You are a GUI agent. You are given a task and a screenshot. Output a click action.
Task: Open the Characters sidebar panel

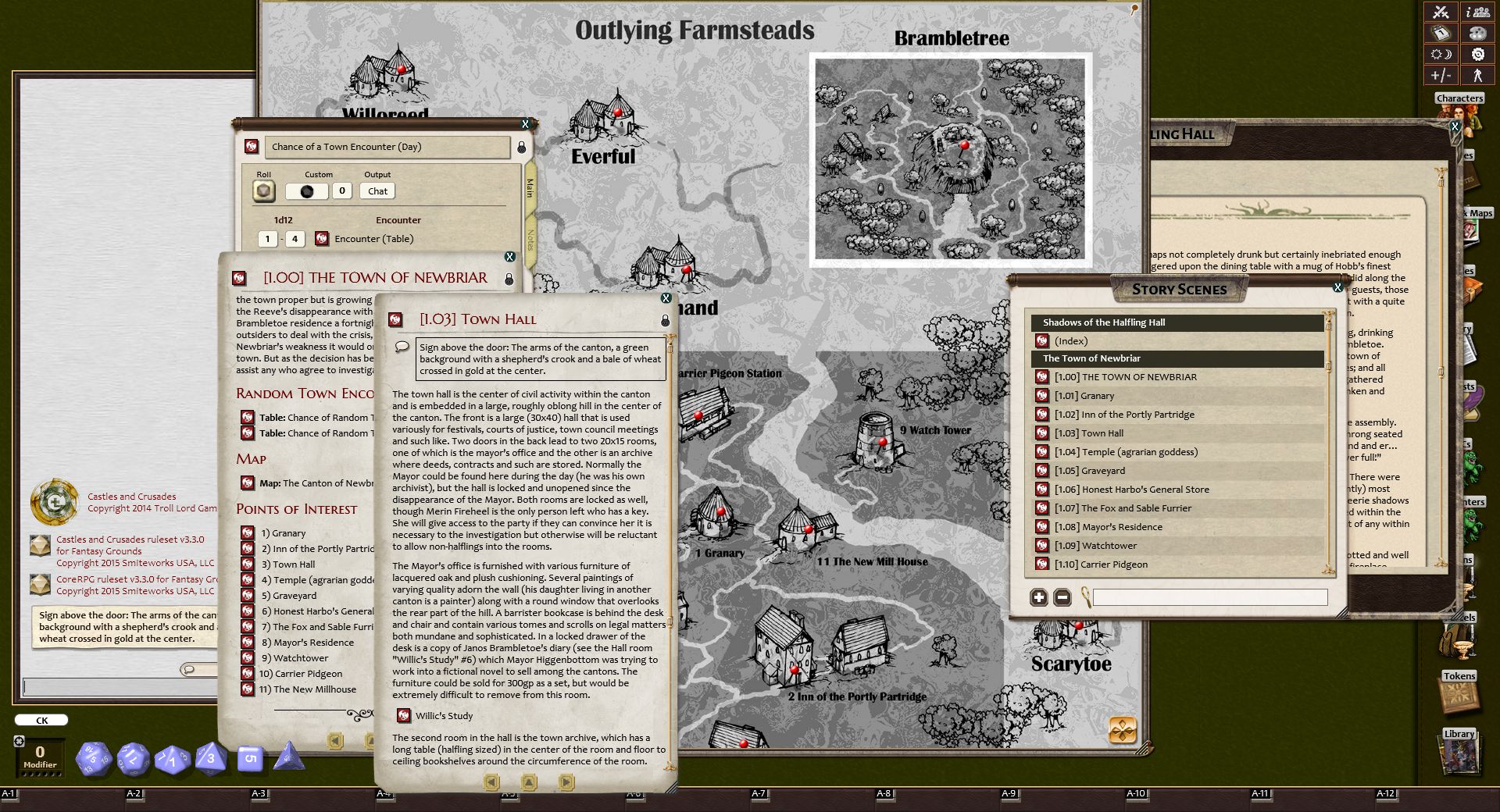tap(1459, 98)
